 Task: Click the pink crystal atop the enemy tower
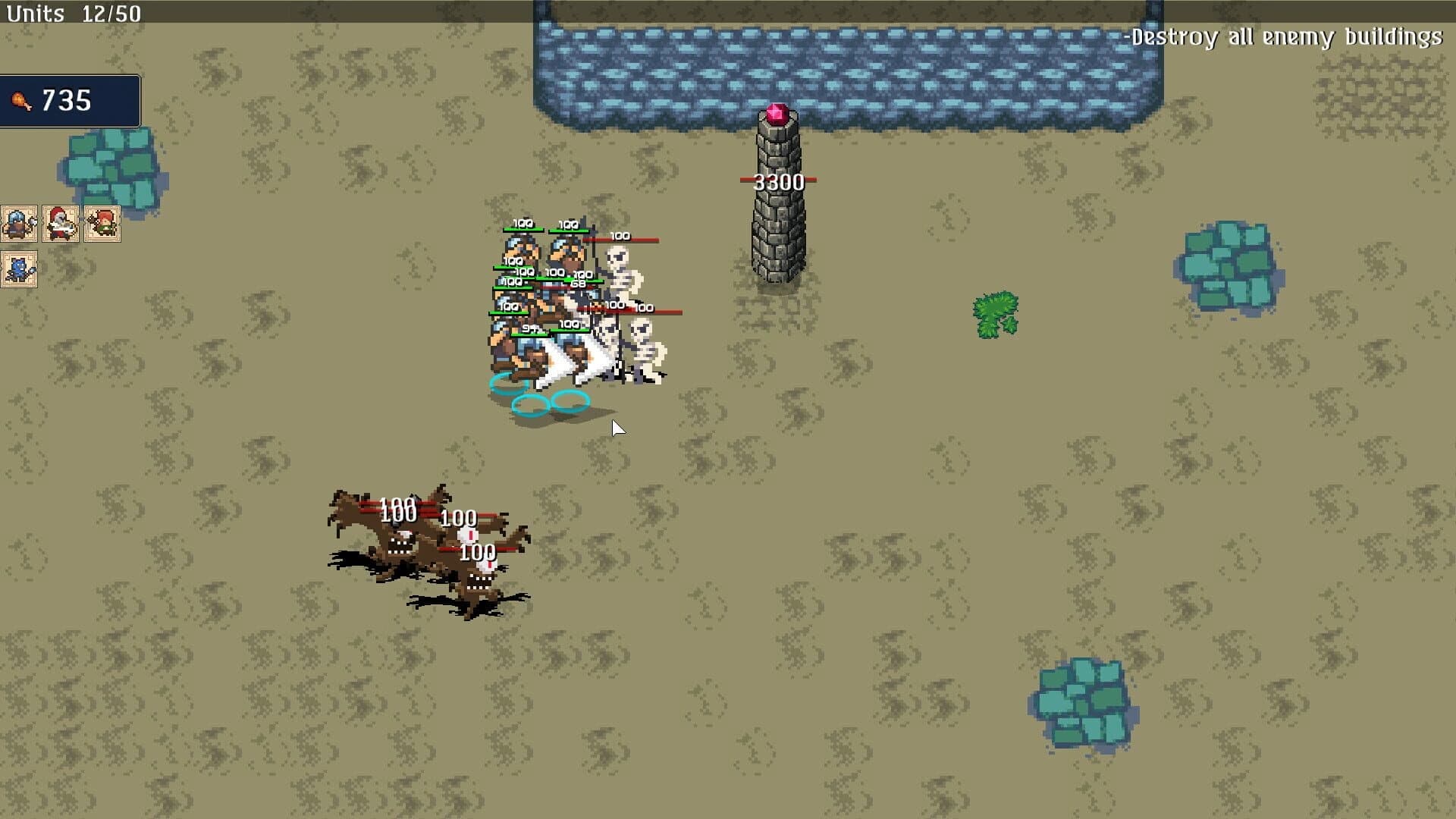[776, 114]
